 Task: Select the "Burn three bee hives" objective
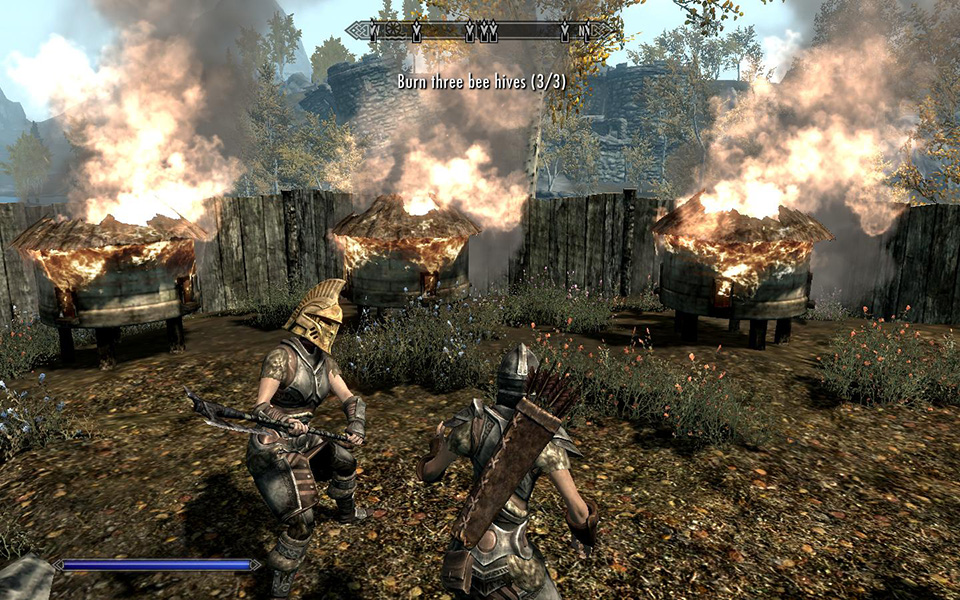(x=481, y=81)
